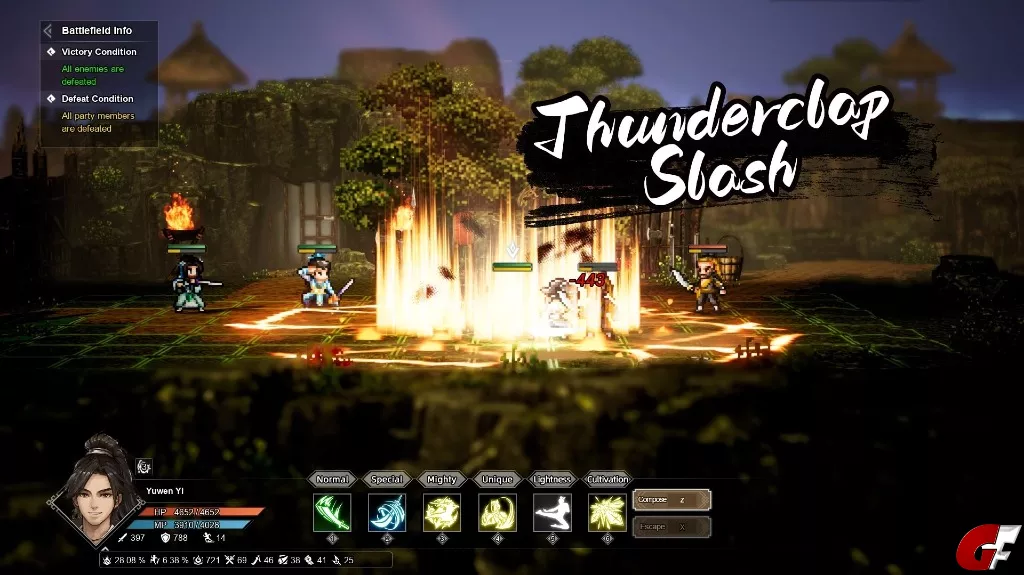Use the Normal green slash skill

pyautogui.click(x=332, y=512)
